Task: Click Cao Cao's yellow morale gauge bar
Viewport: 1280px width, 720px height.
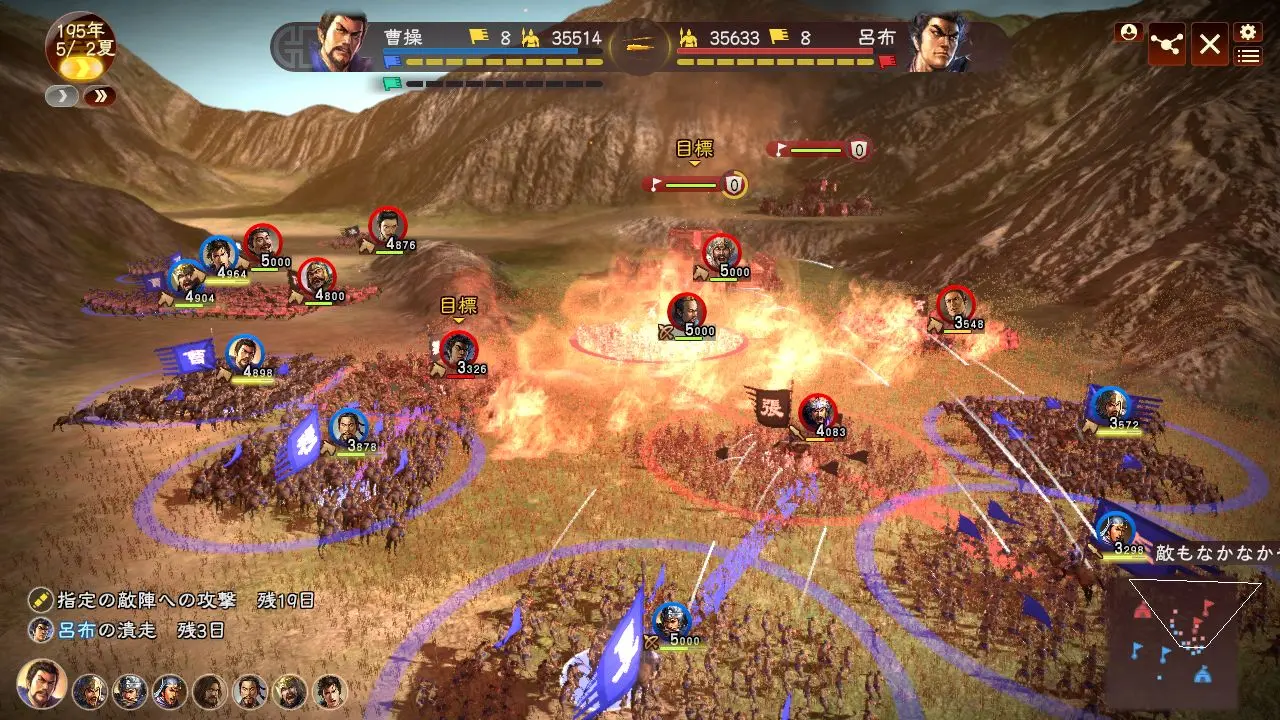Action: pos(500,59)
